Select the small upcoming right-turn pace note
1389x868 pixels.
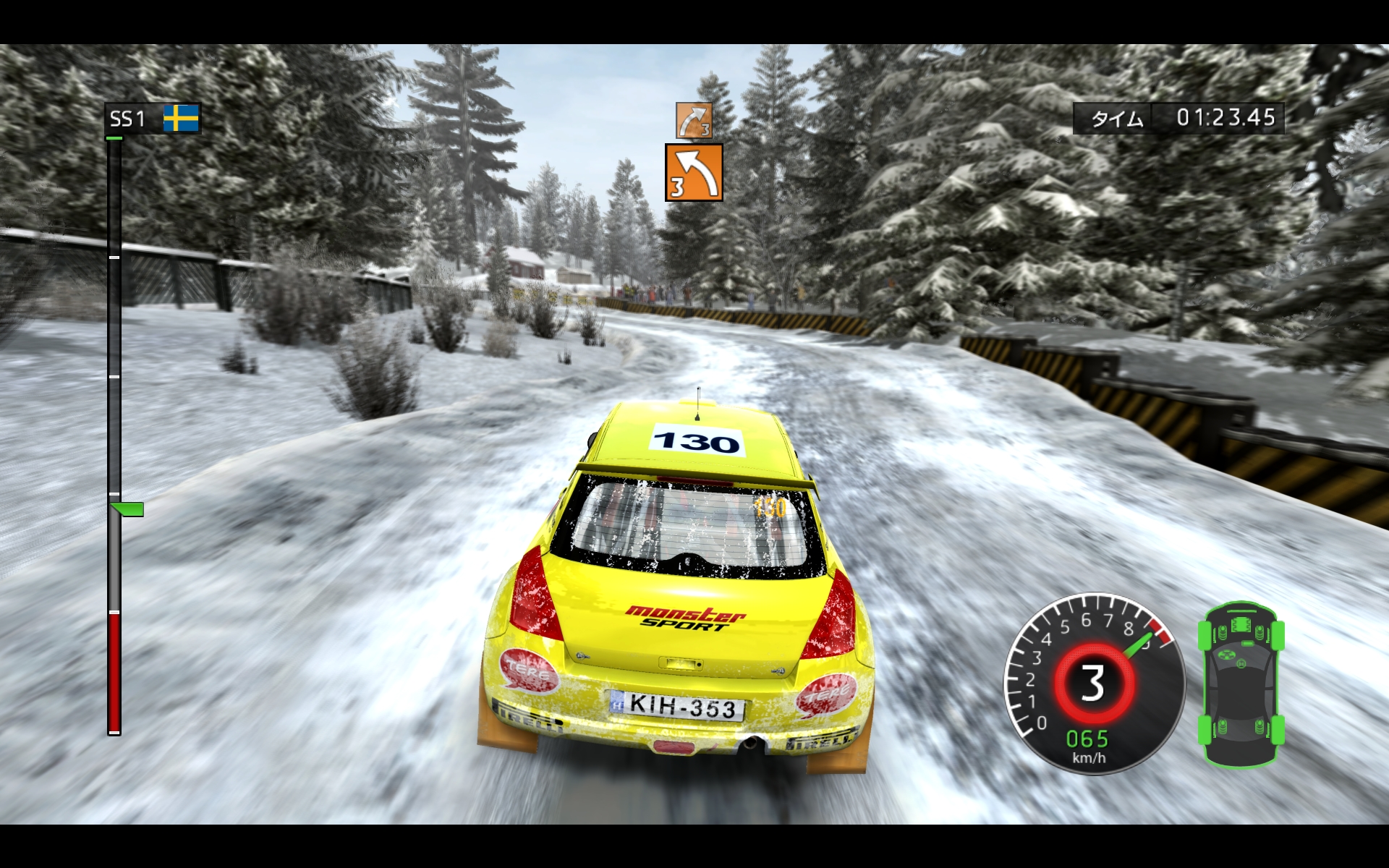coord(694,120)
